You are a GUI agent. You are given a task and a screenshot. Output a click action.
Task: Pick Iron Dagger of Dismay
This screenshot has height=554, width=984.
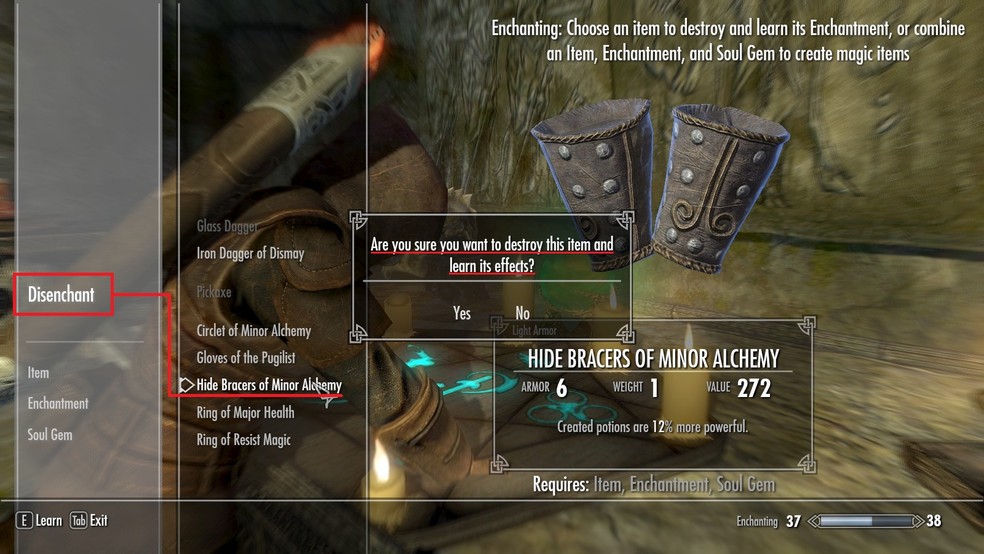250,254
